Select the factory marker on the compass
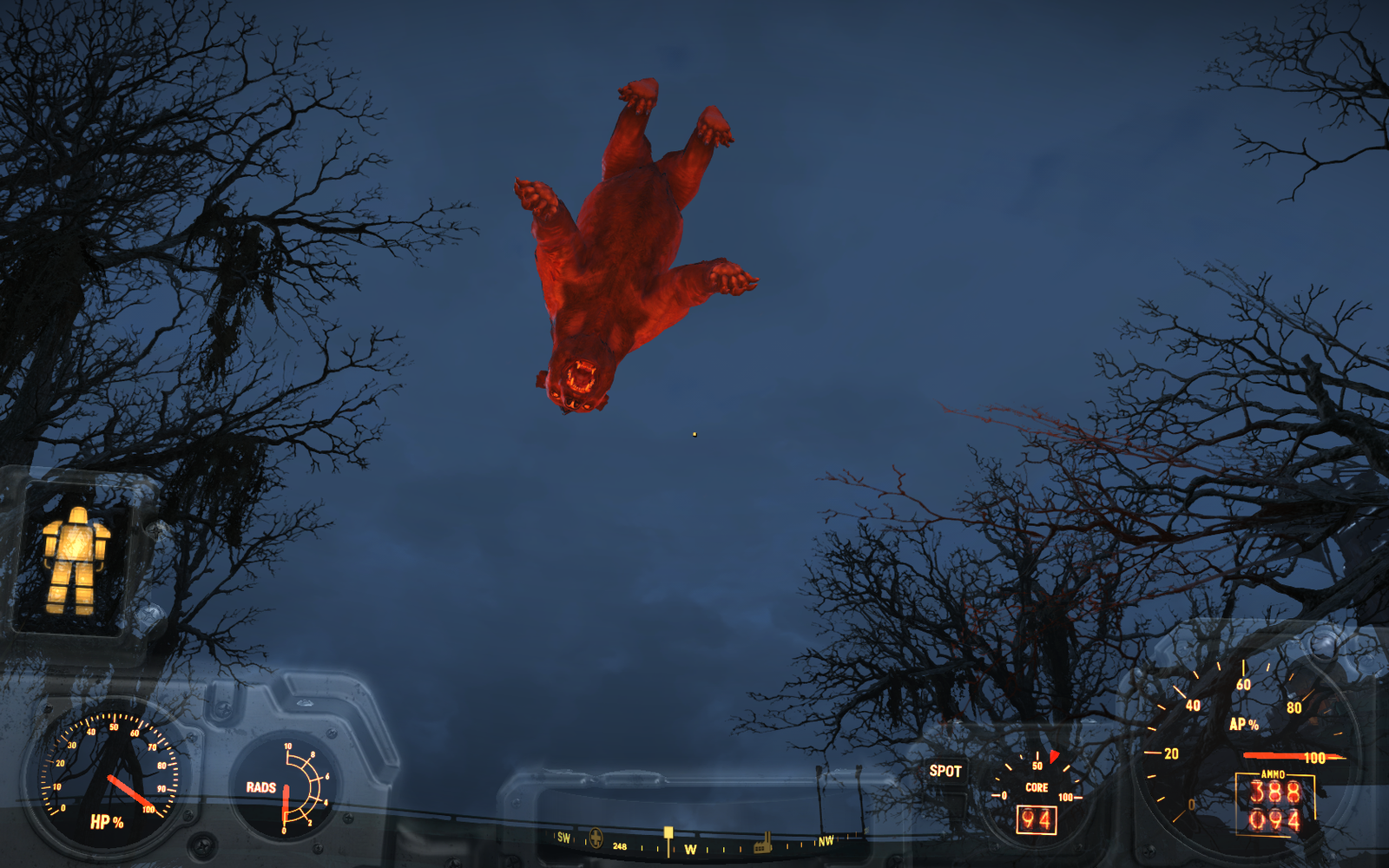This screenshot has height=868, width=1389. [763, 842]
